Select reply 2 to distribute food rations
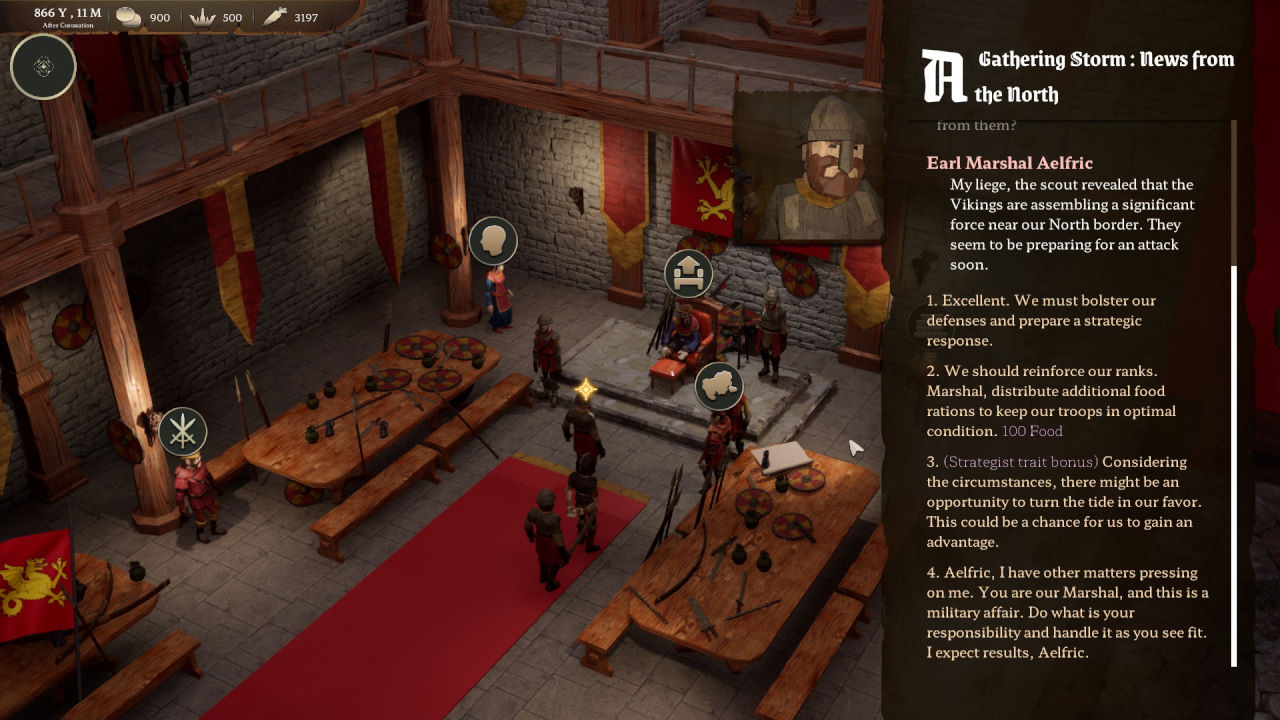 coord(1050,401)
